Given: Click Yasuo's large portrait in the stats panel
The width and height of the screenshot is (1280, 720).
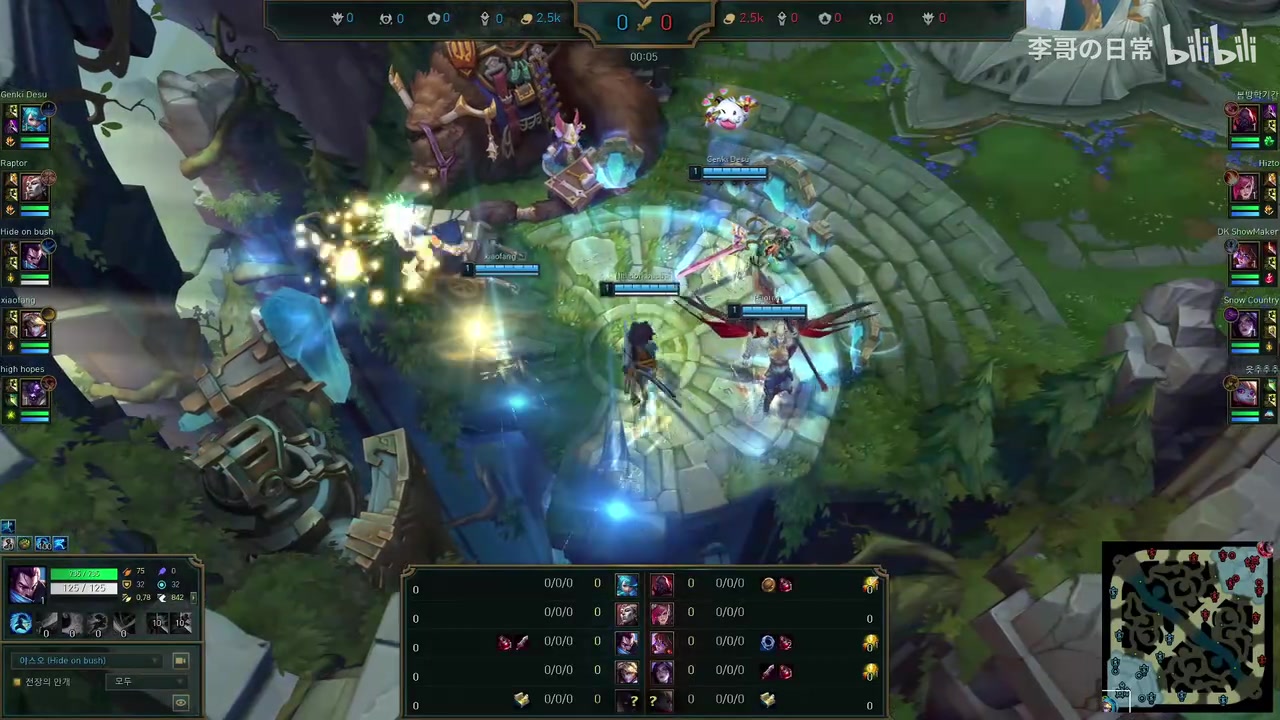Looking at the screenshot, I should click(x=27, y=584).
